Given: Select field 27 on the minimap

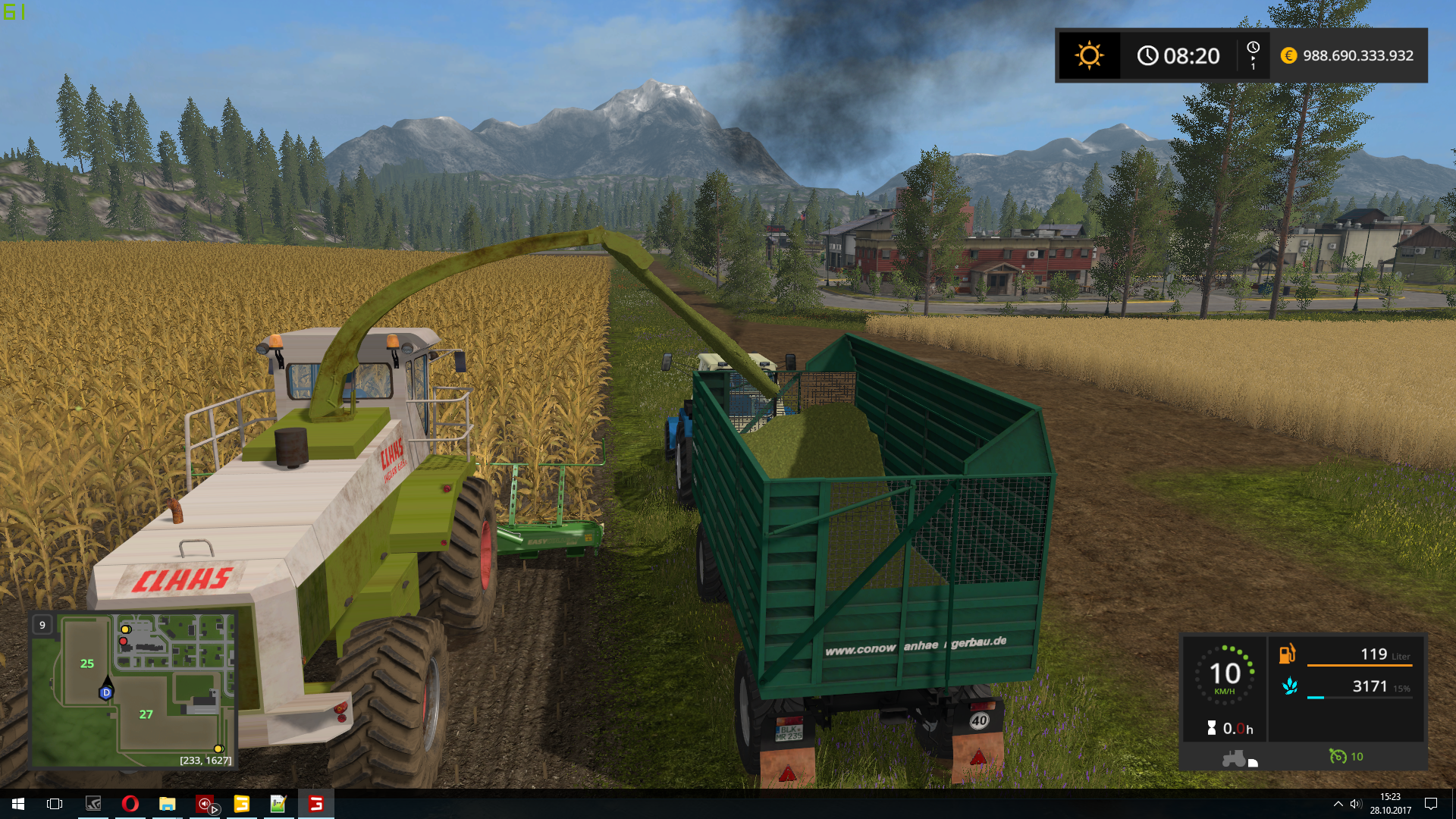Looking at the screenshot, I should [146, 714].
